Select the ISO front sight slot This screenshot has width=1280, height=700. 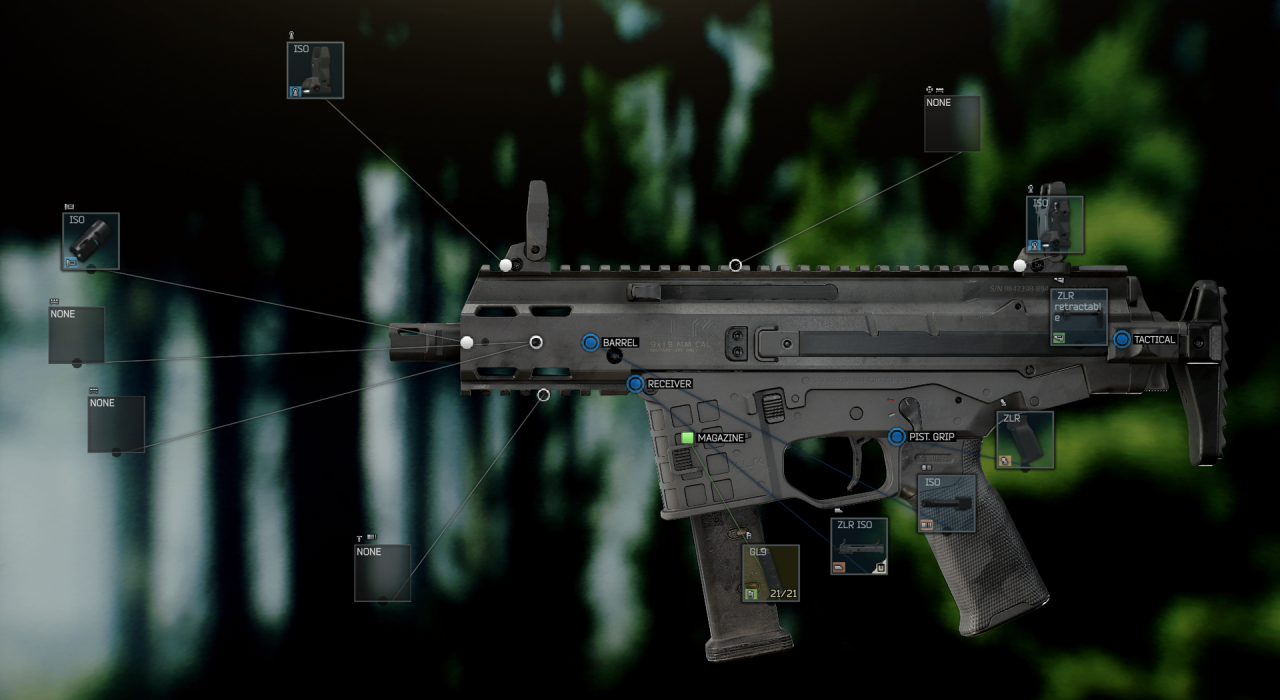[x=315, y=70]
